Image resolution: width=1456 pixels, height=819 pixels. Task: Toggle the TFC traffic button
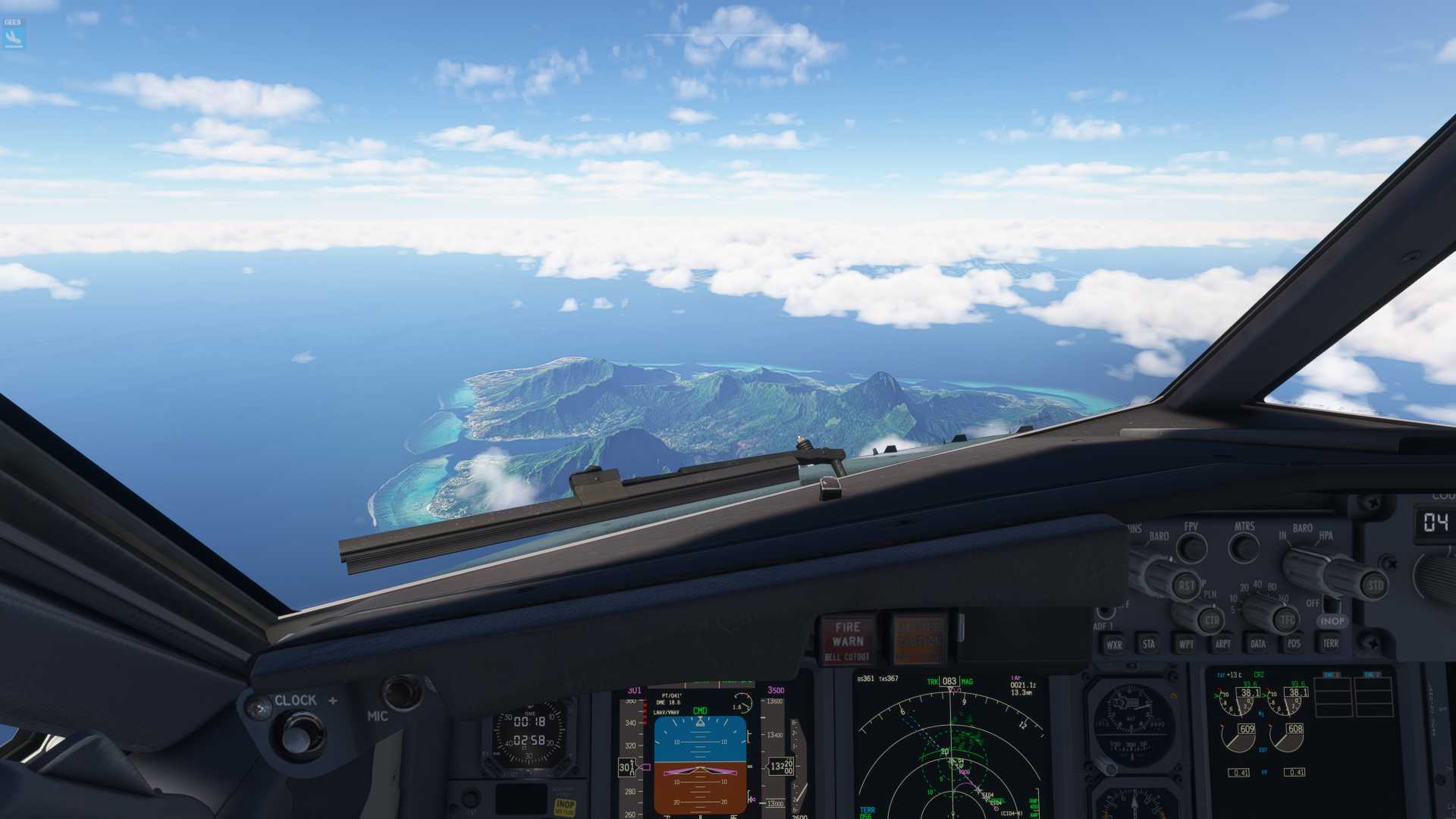1287,620
